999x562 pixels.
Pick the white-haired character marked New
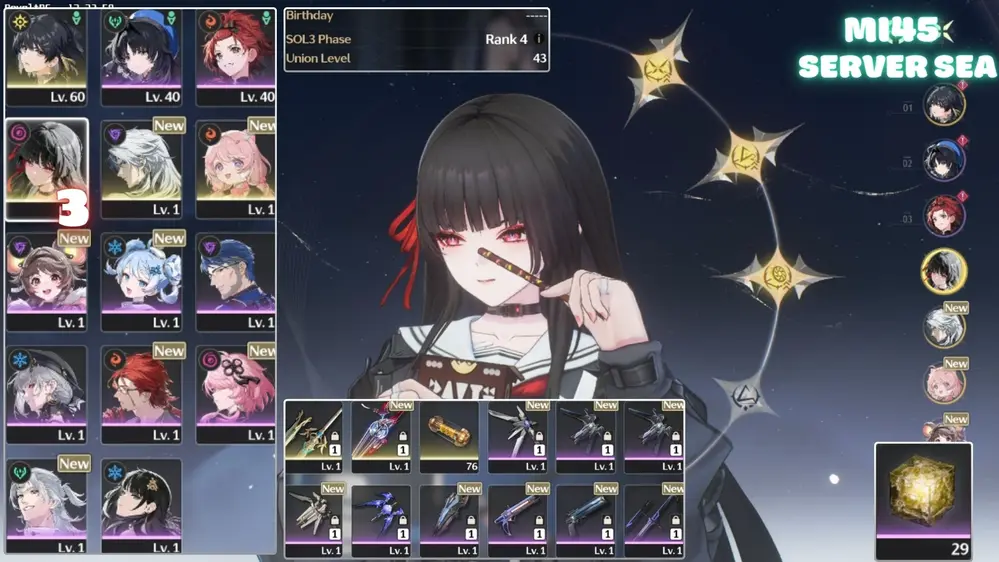[x=141, y=169]
